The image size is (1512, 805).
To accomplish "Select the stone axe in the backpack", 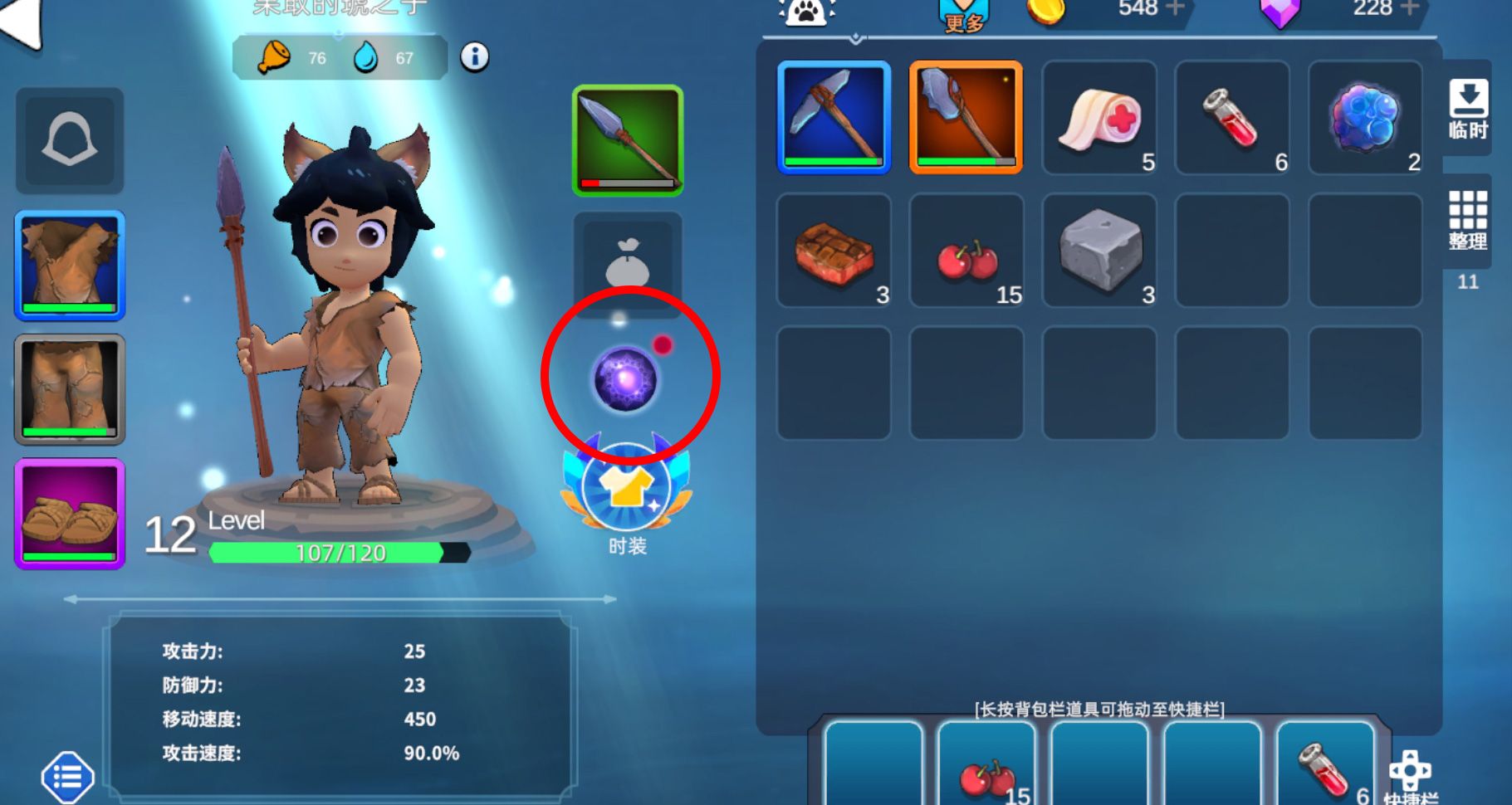I will tap(966, 117).
